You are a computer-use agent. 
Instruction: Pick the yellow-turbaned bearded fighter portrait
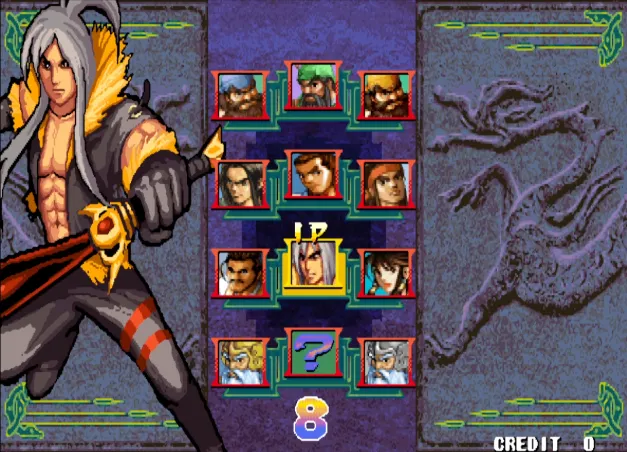point(384,95)
